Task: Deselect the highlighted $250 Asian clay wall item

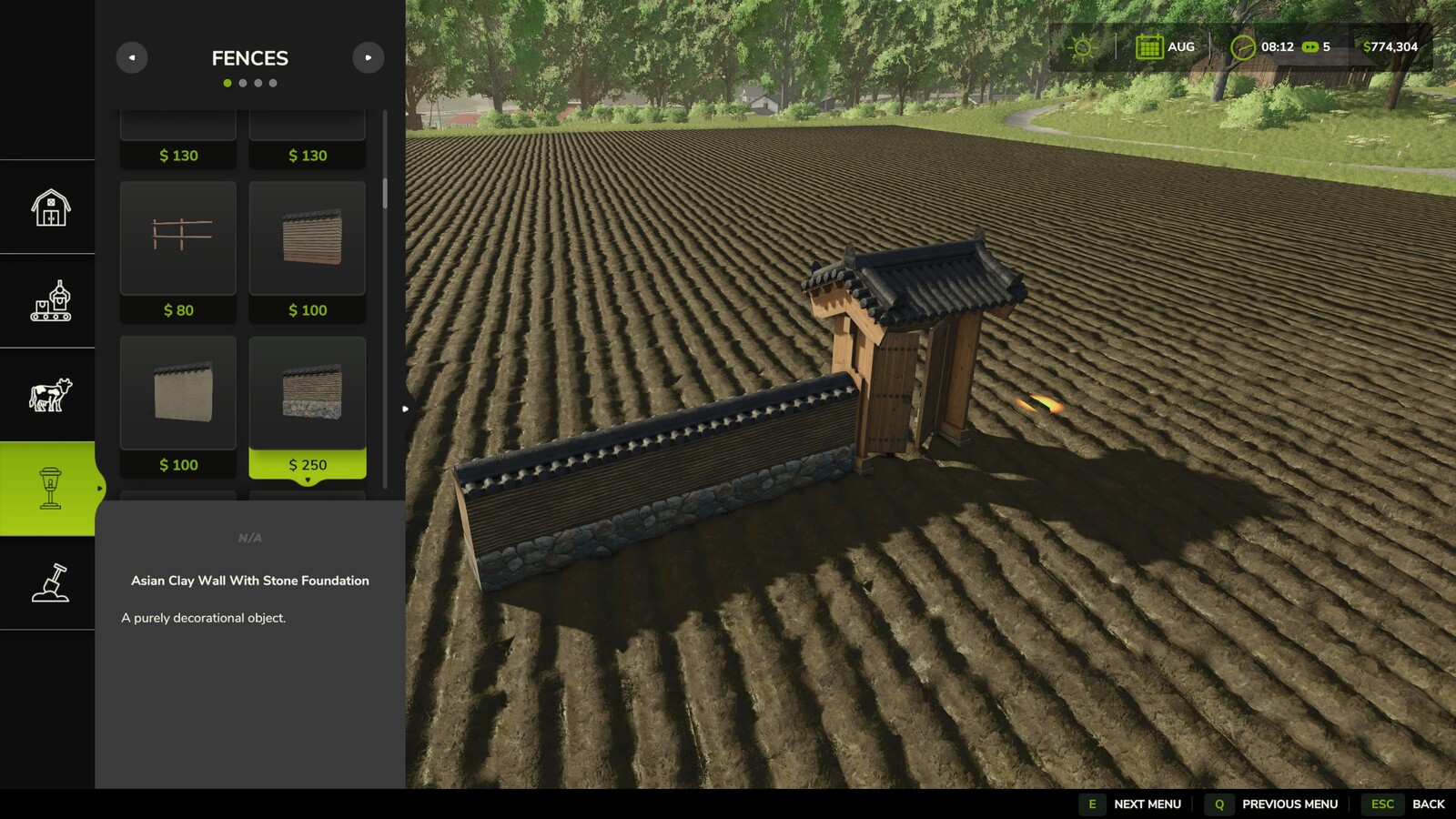Action: click(x=307, y=393)
